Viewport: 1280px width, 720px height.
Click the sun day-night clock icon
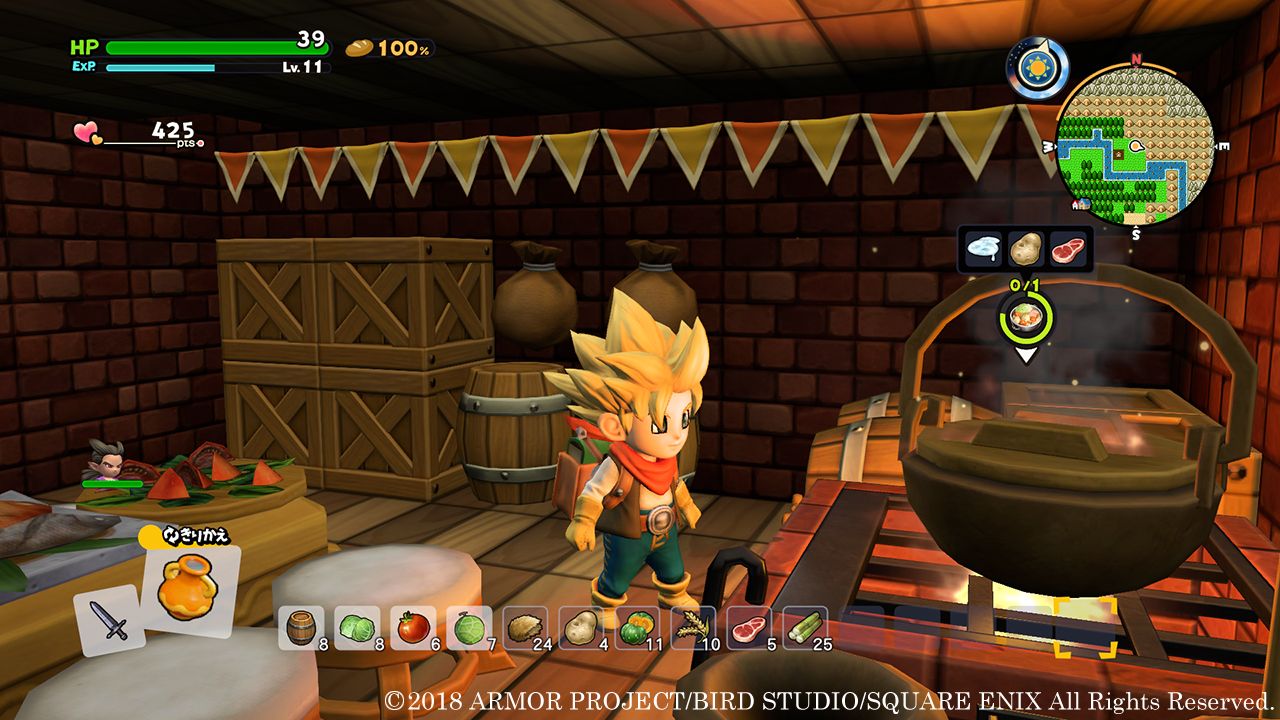point(1037,68)
